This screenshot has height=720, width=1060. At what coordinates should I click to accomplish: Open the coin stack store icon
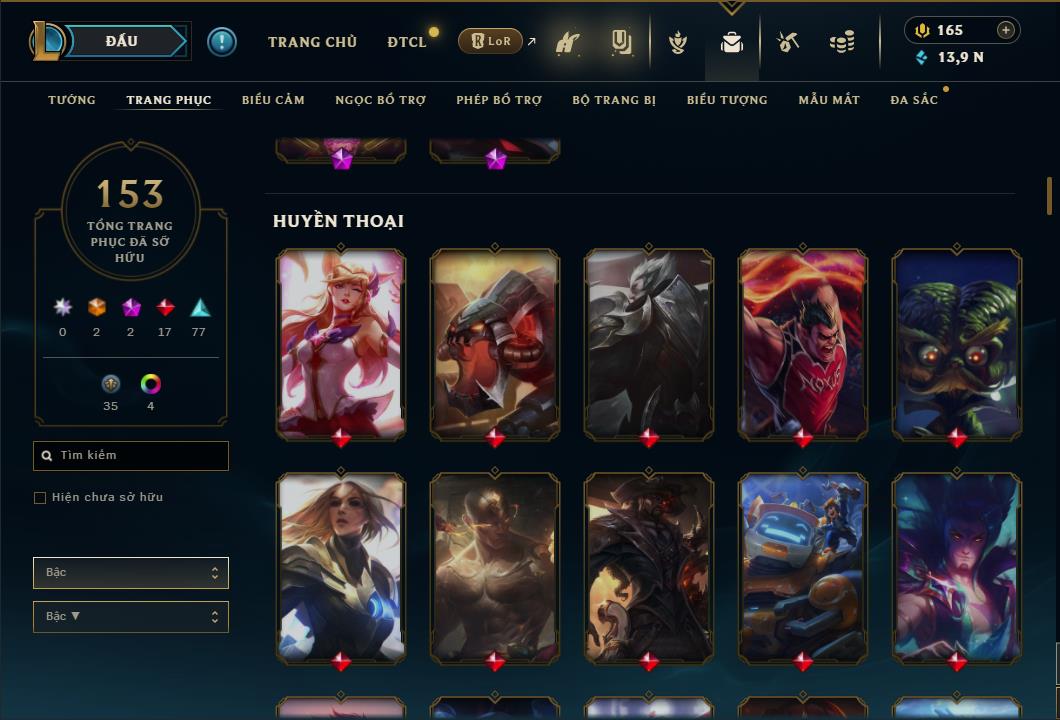point(842,42)
